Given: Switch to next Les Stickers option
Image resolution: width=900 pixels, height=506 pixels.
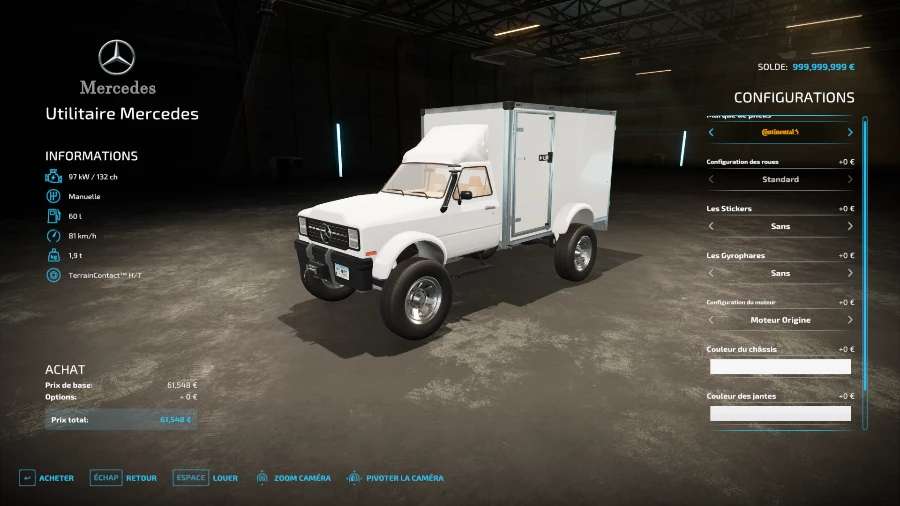Looking at the screenshot, I should coord(850,226).
